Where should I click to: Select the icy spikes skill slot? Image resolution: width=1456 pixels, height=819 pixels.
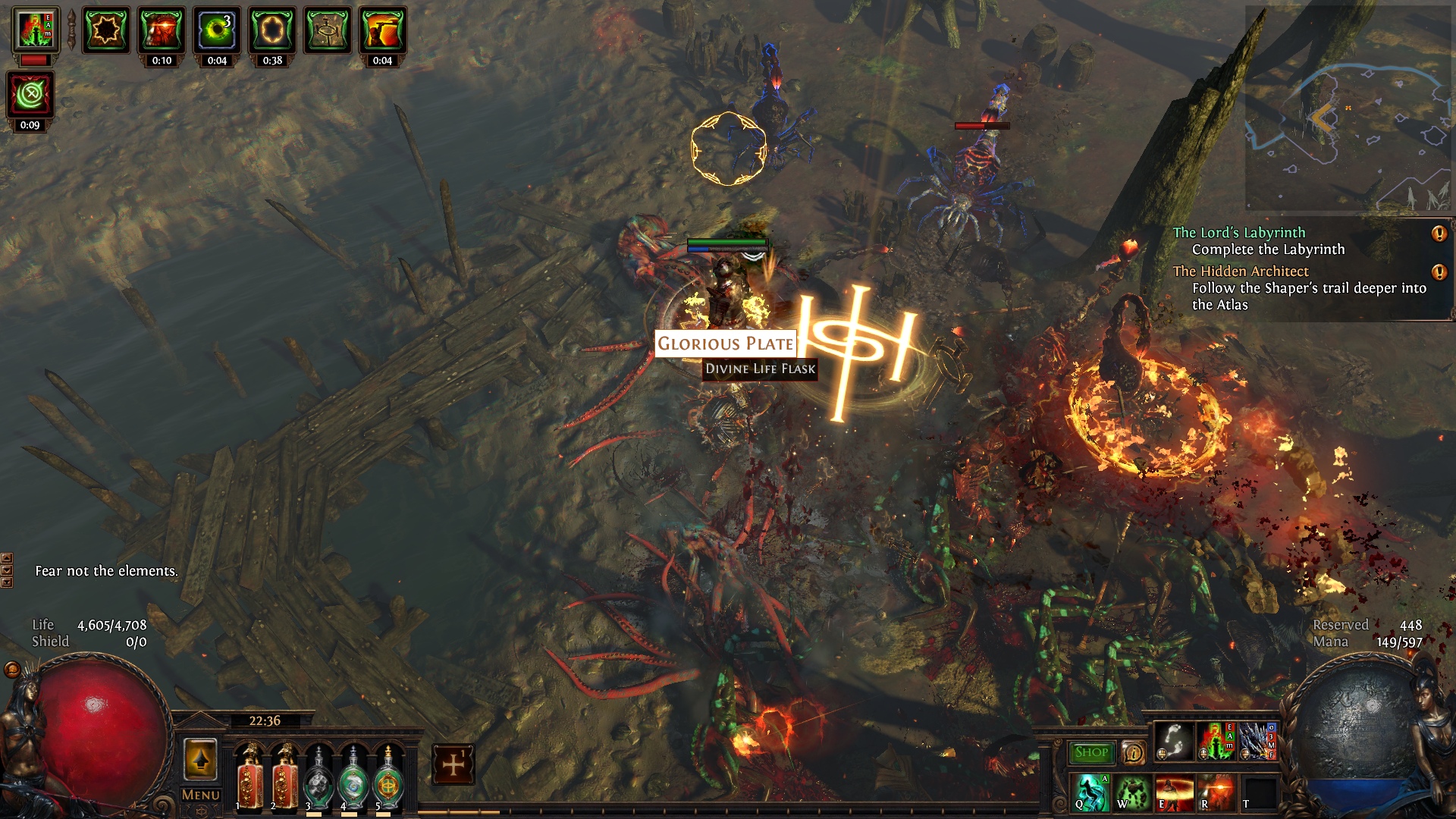(x=1257, y=742)
